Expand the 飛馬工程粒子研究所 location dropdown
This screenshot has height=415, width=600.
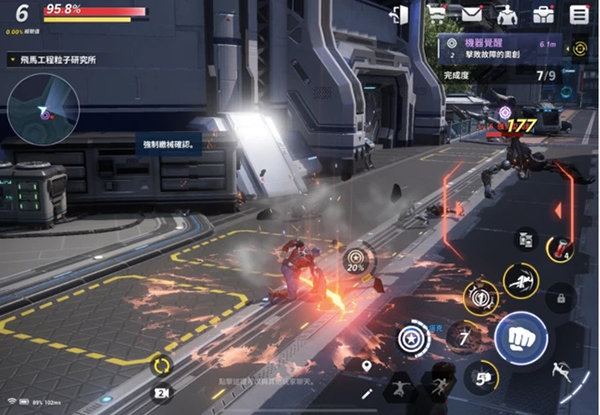tap(10, 60)
